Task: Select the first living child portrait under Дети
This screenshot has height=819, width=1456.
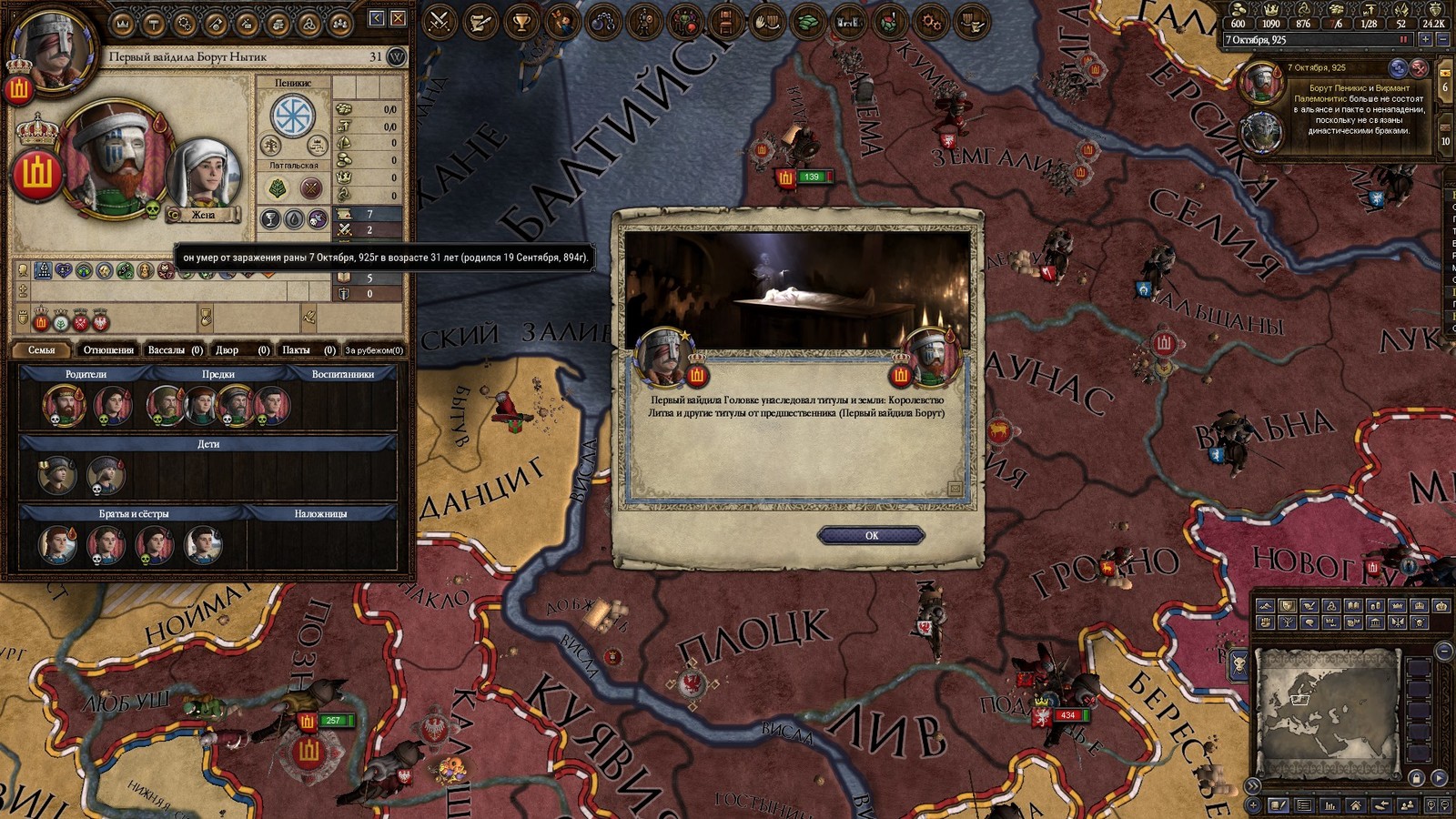Action: (x=56, y=476)
